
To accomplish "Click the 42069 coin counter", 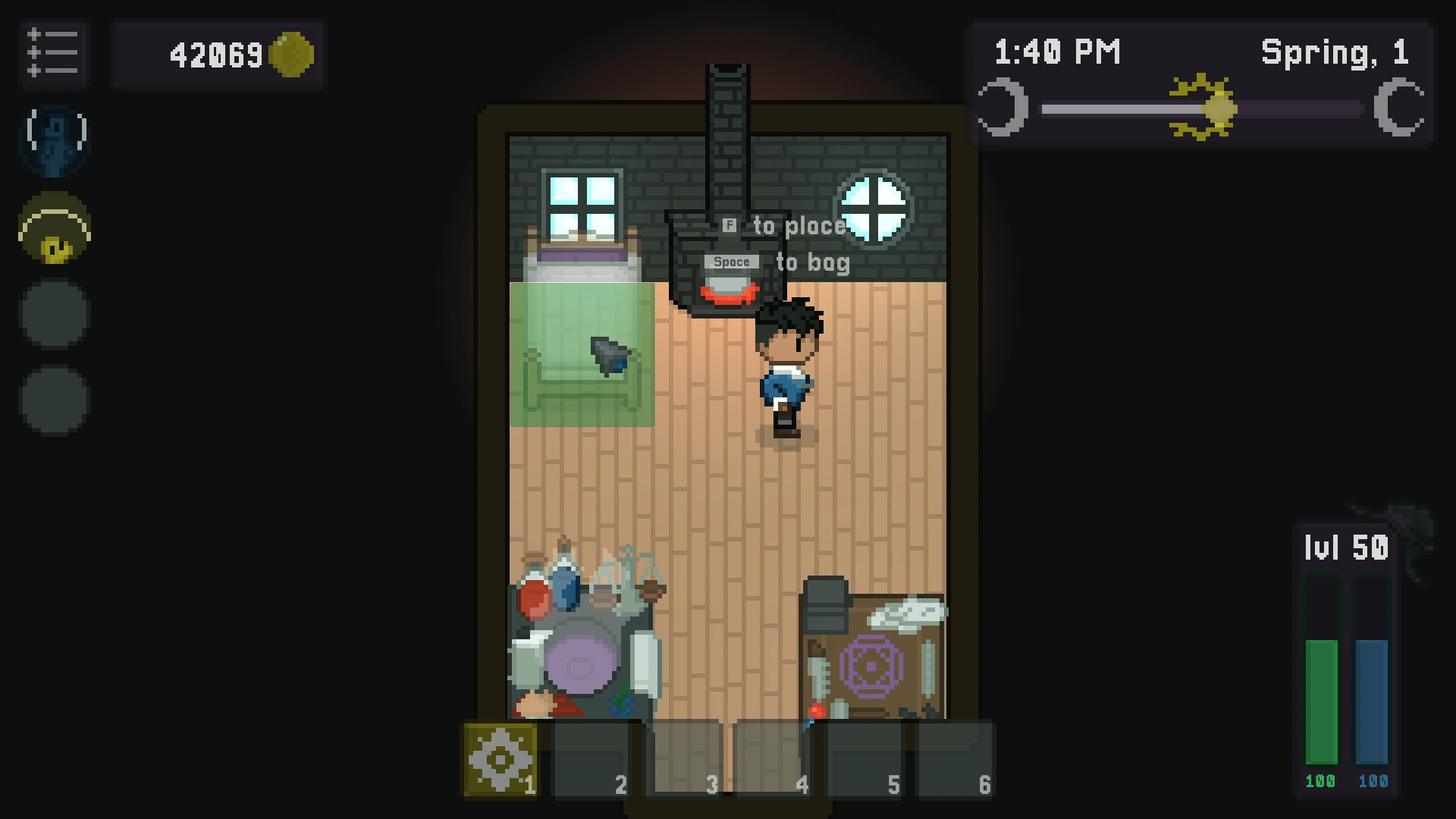I will 217,53.
